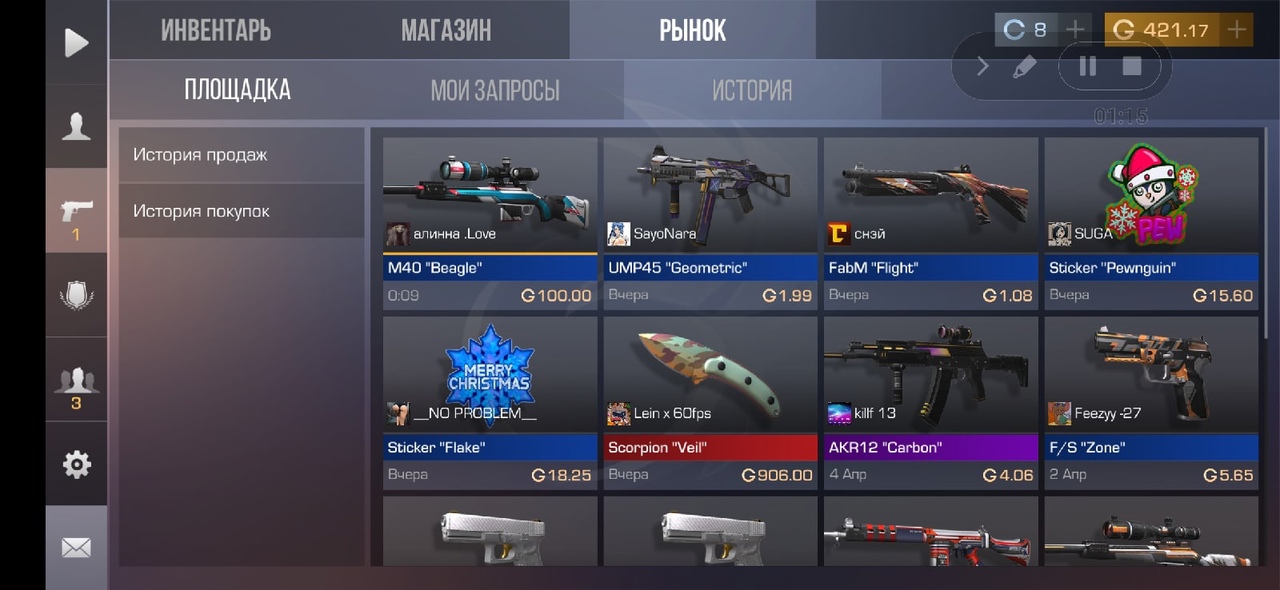
Task: Choose the Scorpion "Veil" knife listing
Action: [710, 402]
